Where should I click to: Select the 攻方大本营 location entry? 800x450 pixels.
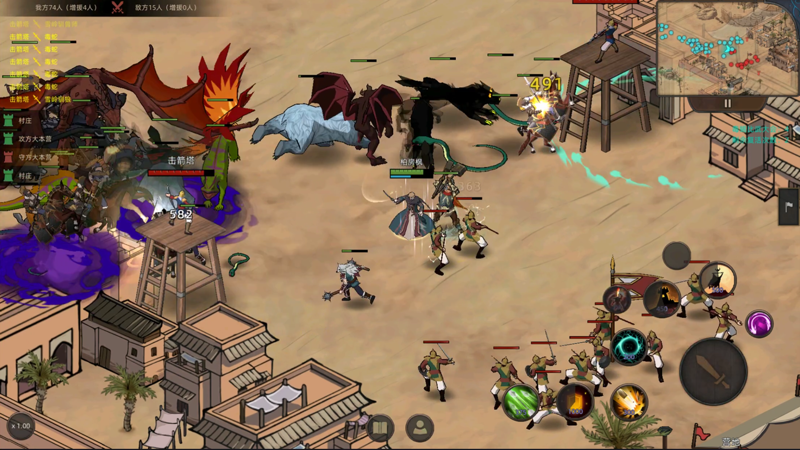[x=35, y=139]
